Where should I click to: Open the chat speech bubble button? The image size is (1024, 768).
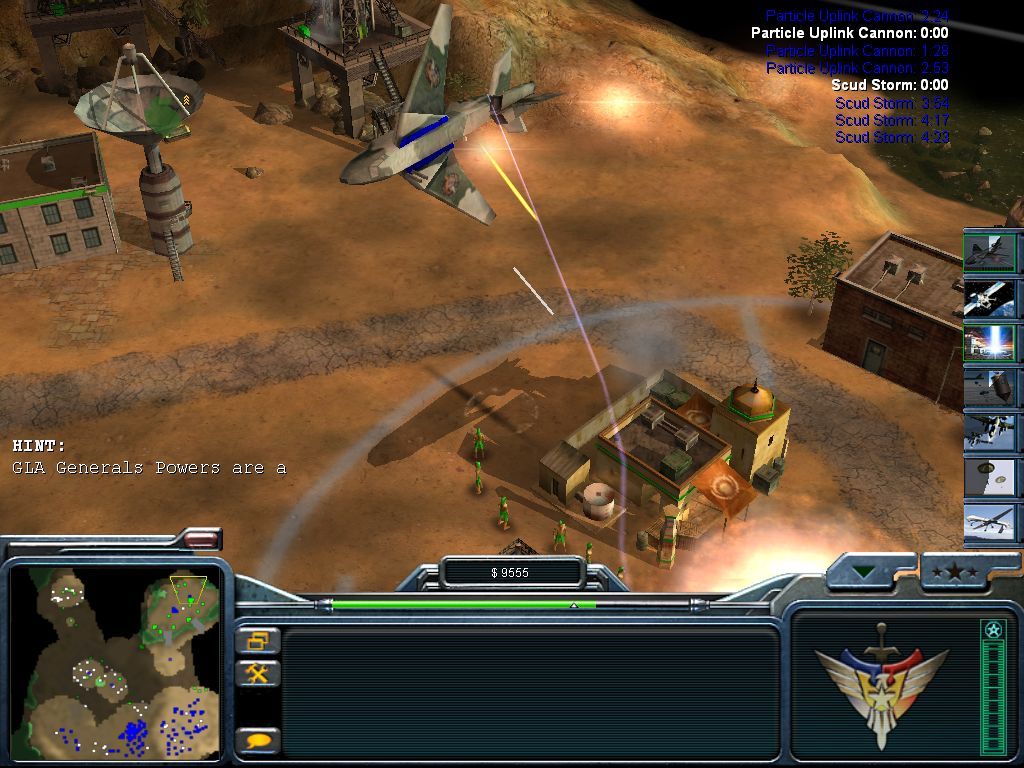258,741
